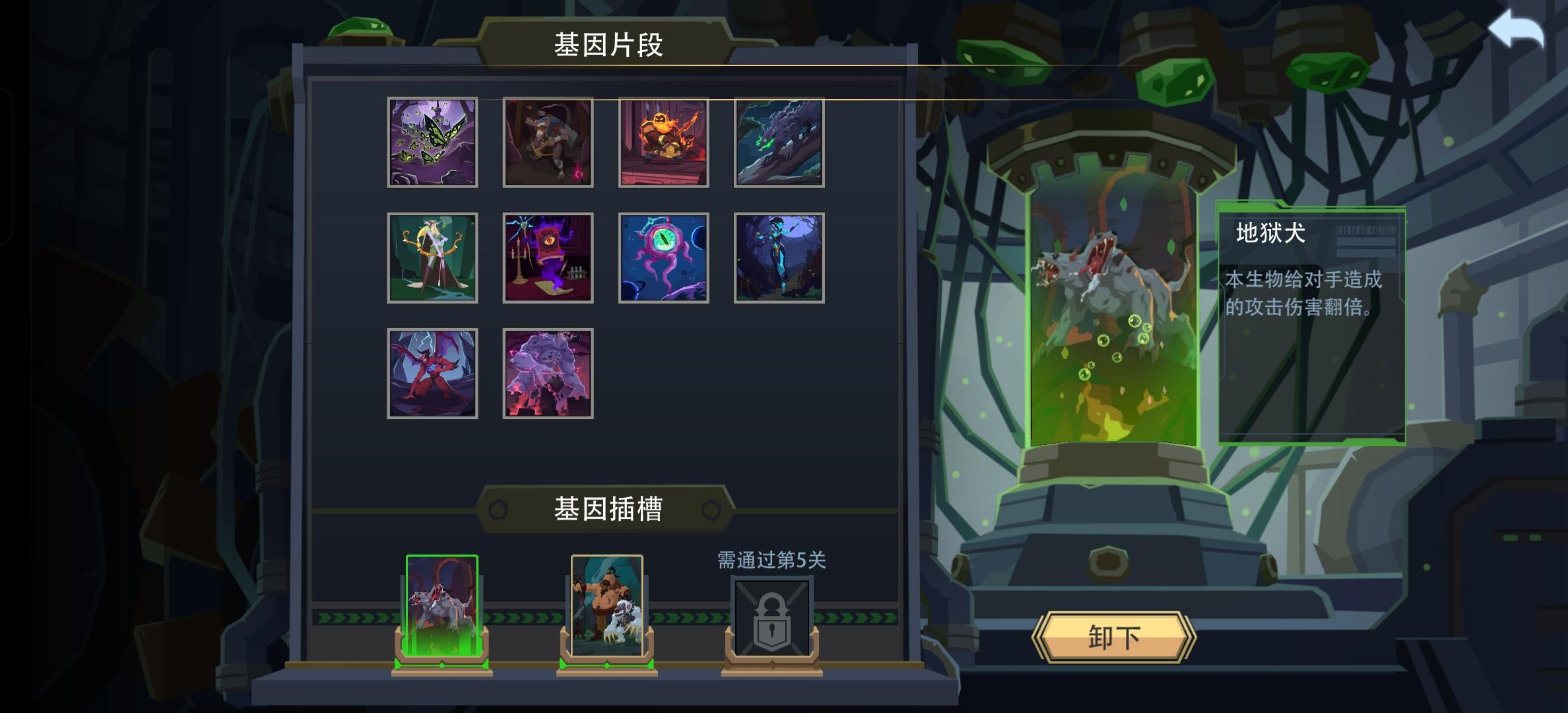1568x713 pixels.
Task: Open the red demon gene fragment
Action: (432, 372)
